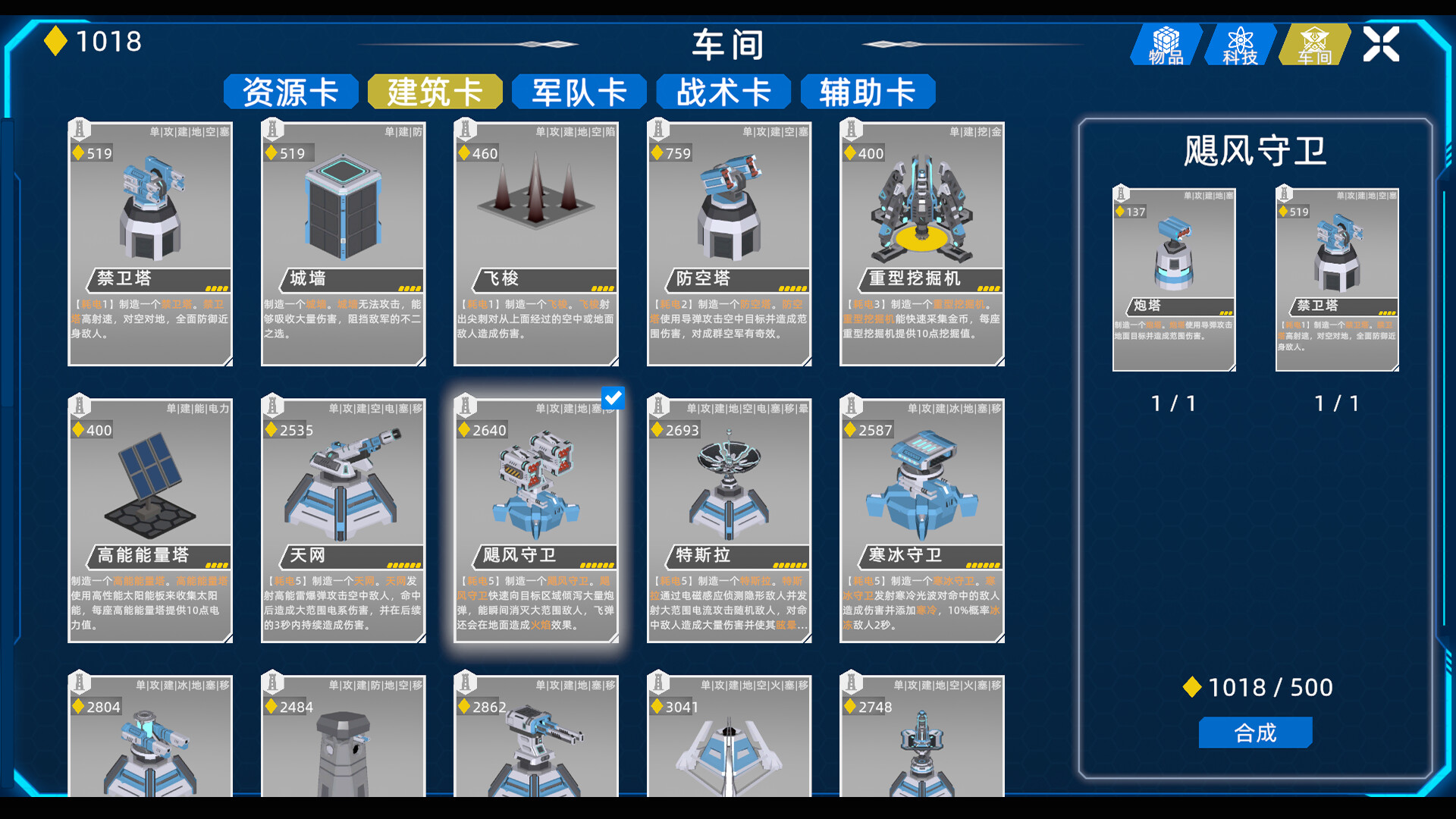The image size is (1456, 819).
Task: Click the diamond currency icon beside 1018
Action: pos(56,42)
